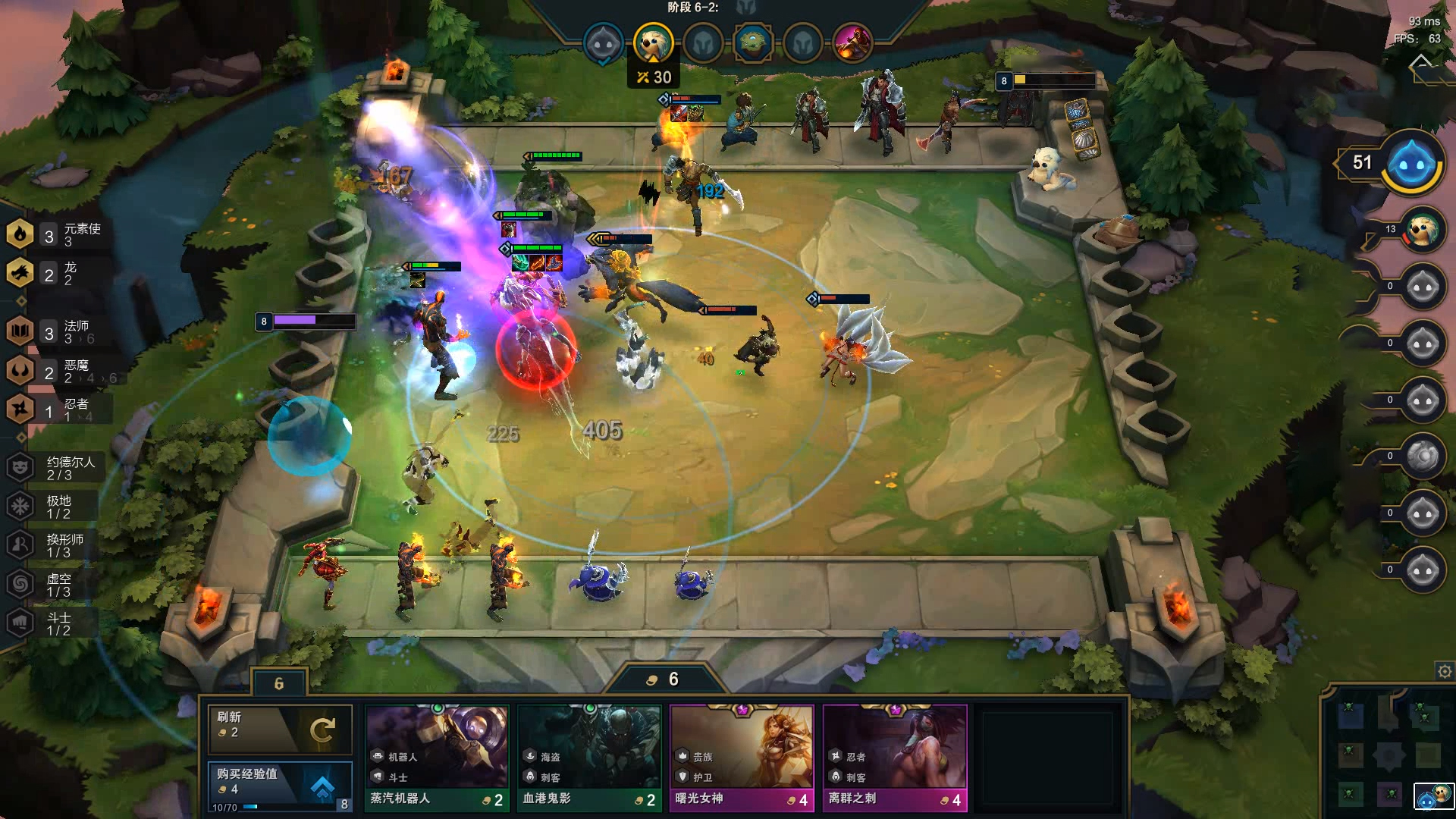The width and height of the screenshot is (1456, 819).
Task: View the opponent portrait with 13 health
Action: click(1422, 231)
